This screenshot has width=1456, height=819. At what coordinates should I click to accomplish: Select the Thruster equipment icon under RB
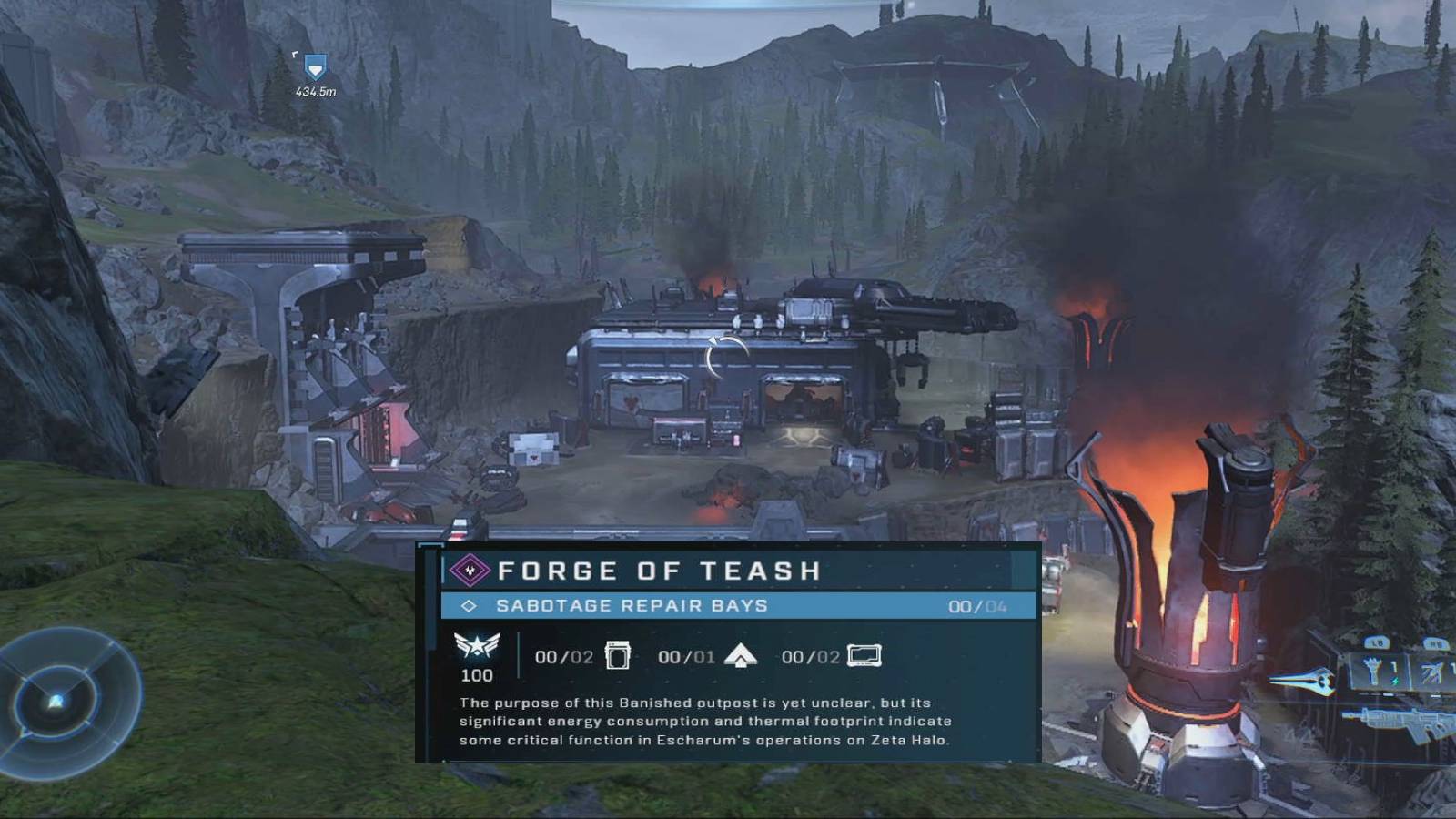[x=1431, y=672]
